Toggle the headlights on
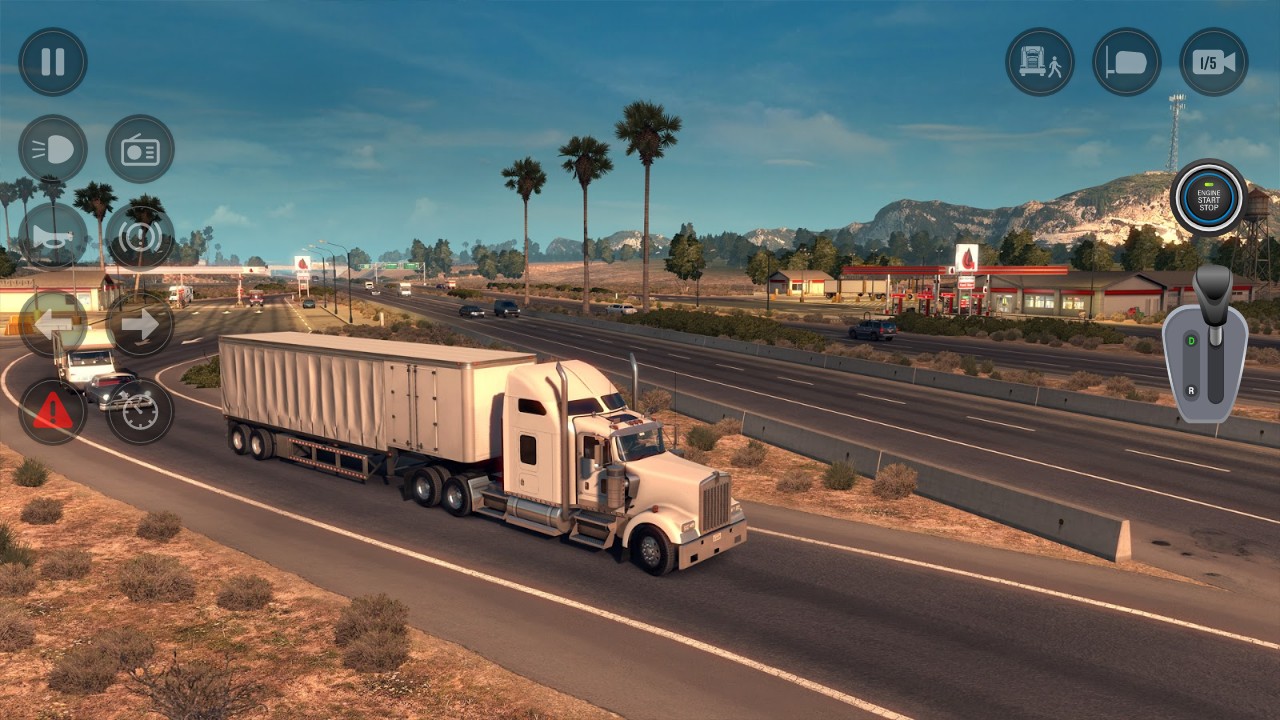The image size is (1280, 720). 53,149
